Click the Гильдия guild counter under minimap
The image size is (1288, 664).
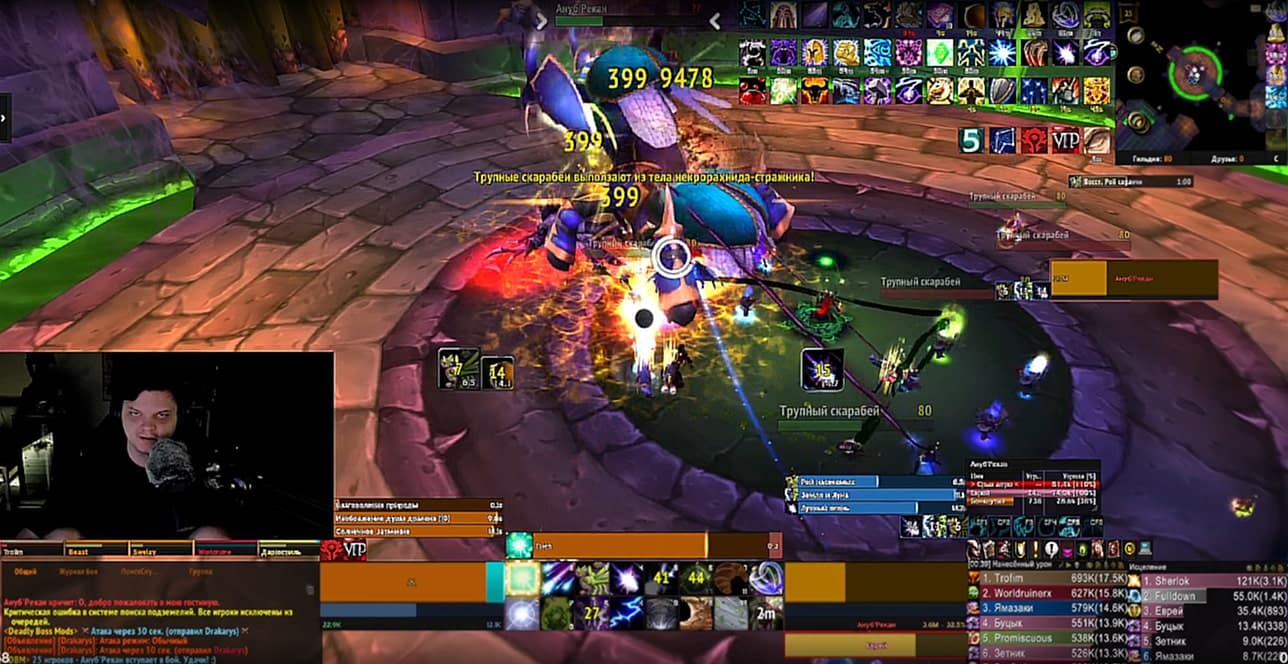pos(1145,158)
